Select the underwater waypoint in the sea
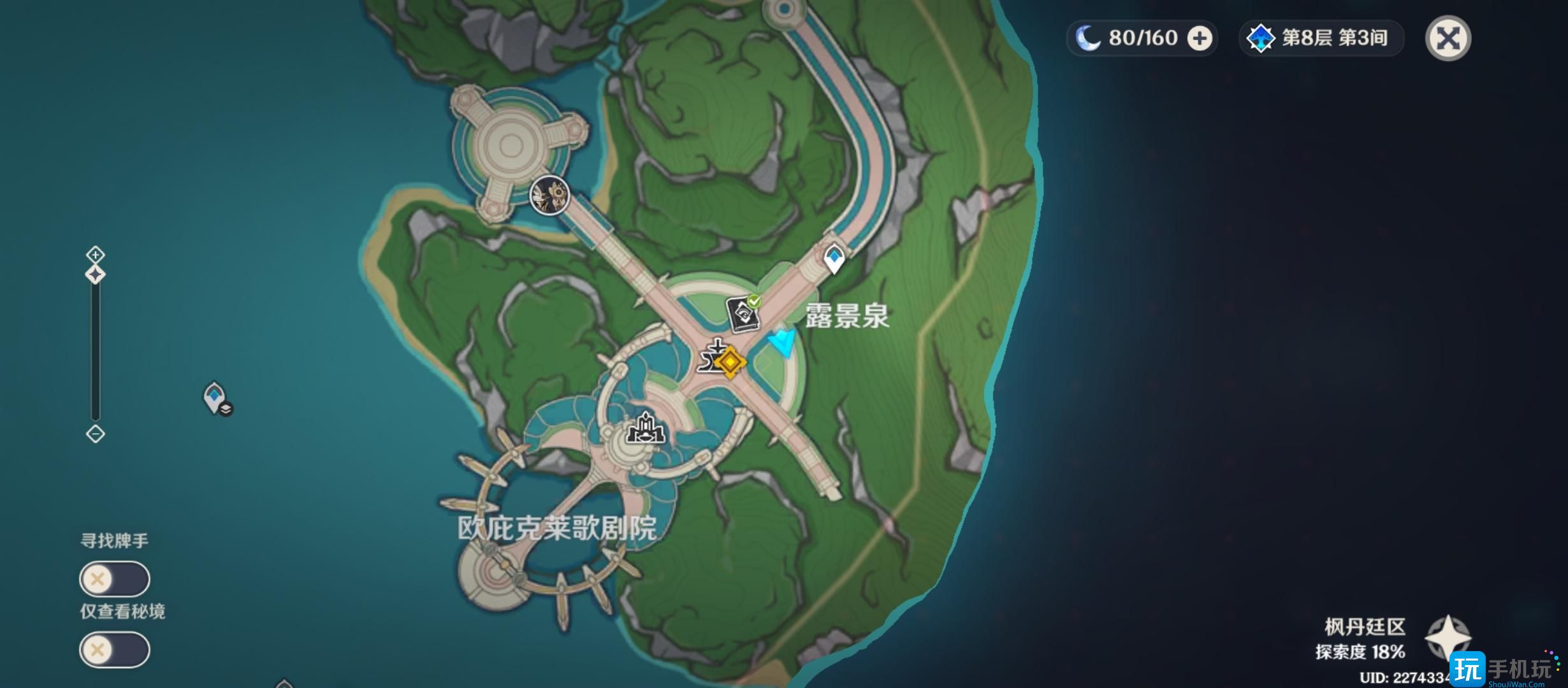The height and width of the screenshot is (688, 1568). [x=215, y=398]
